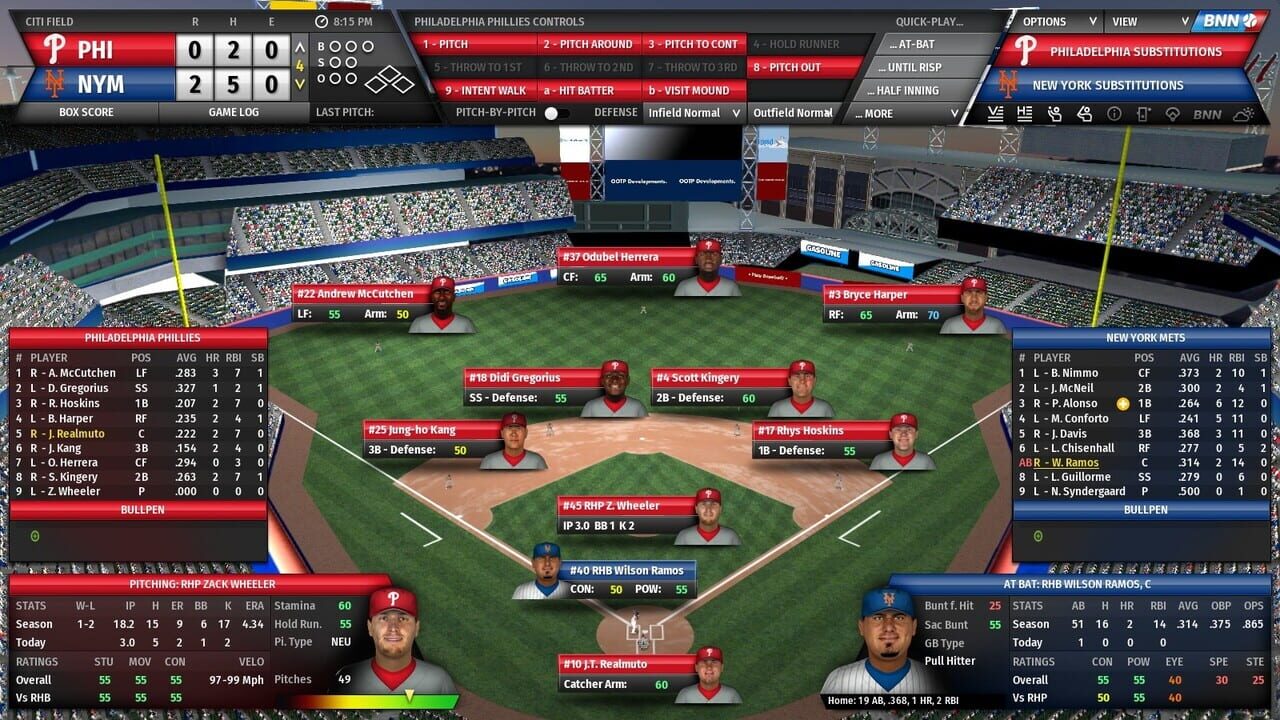Open the visitor lineup panel icon
The width and height of the screenshot is (1280, 720).
point(996,114)
